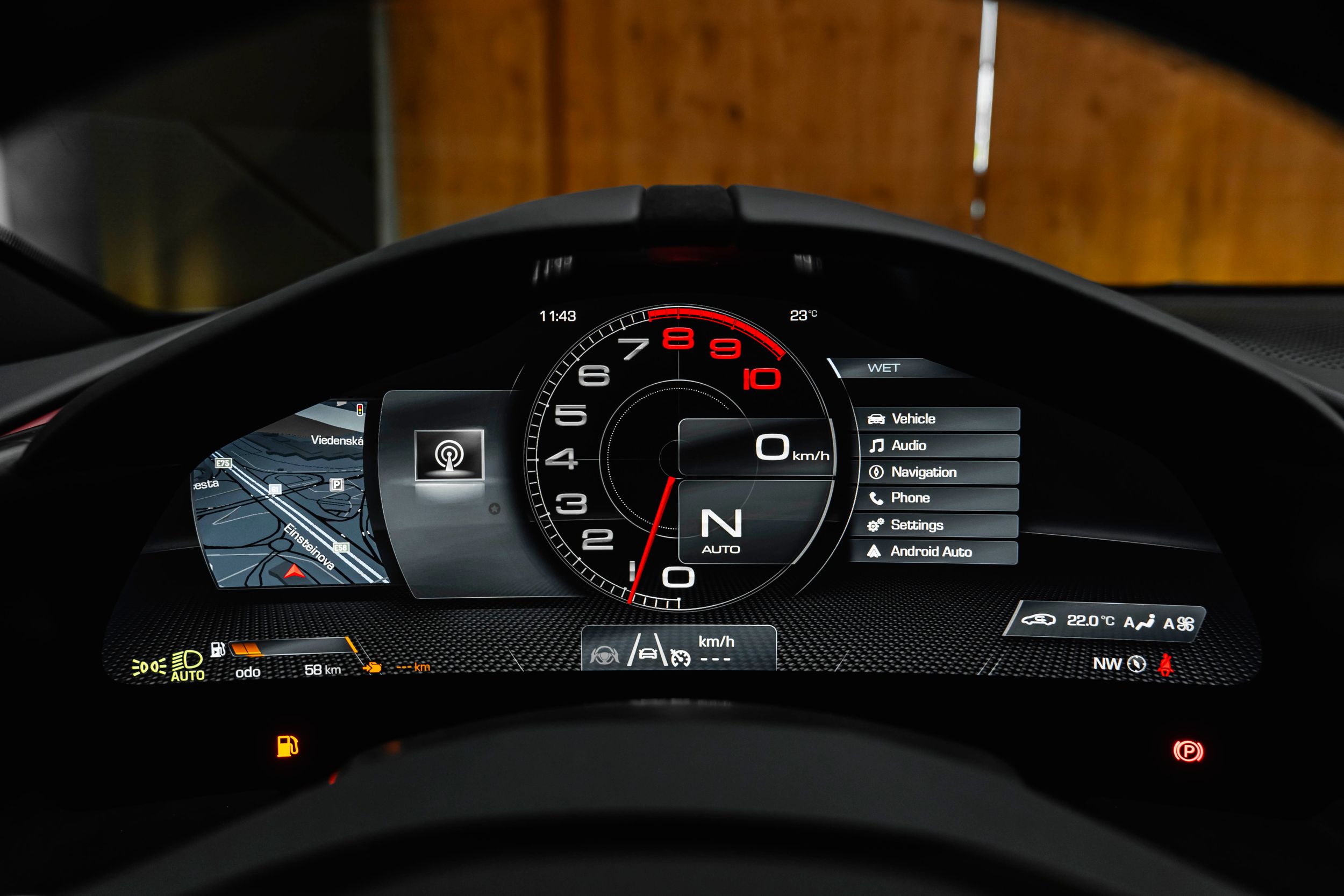The width and height of the screenshot is (1344, 896).
Task: Click the compass heading icon
Action: (x=1136, y=664)
